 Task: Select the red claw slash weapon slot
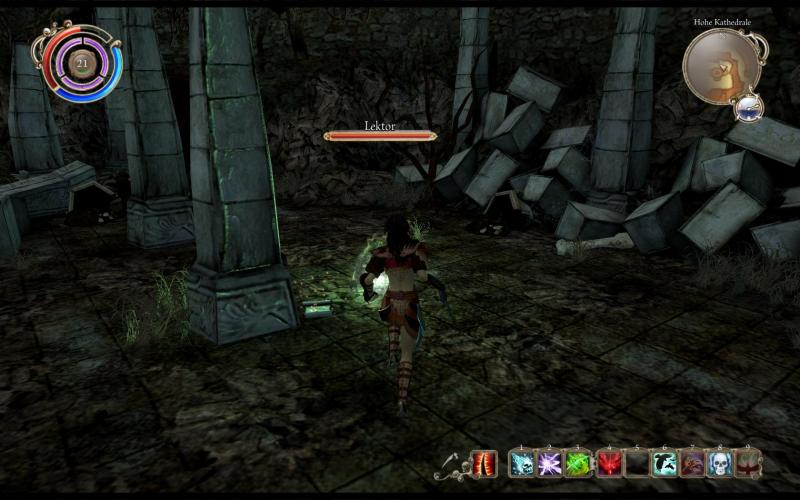(x=484, y=463)
